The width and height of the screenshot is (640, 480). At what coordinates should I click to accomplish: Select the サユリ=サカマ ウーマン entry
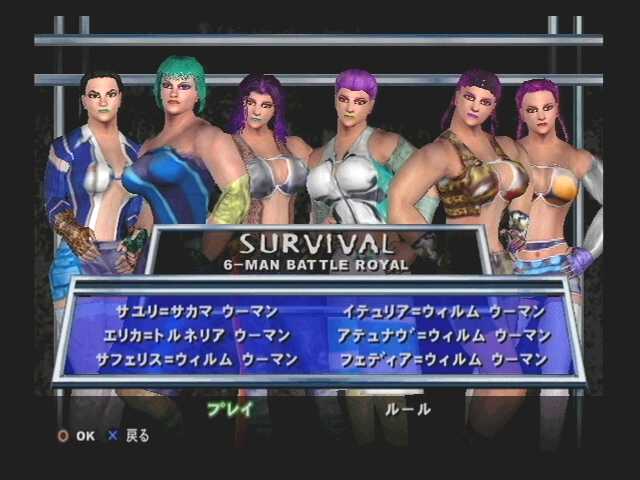tap(196, 312)
